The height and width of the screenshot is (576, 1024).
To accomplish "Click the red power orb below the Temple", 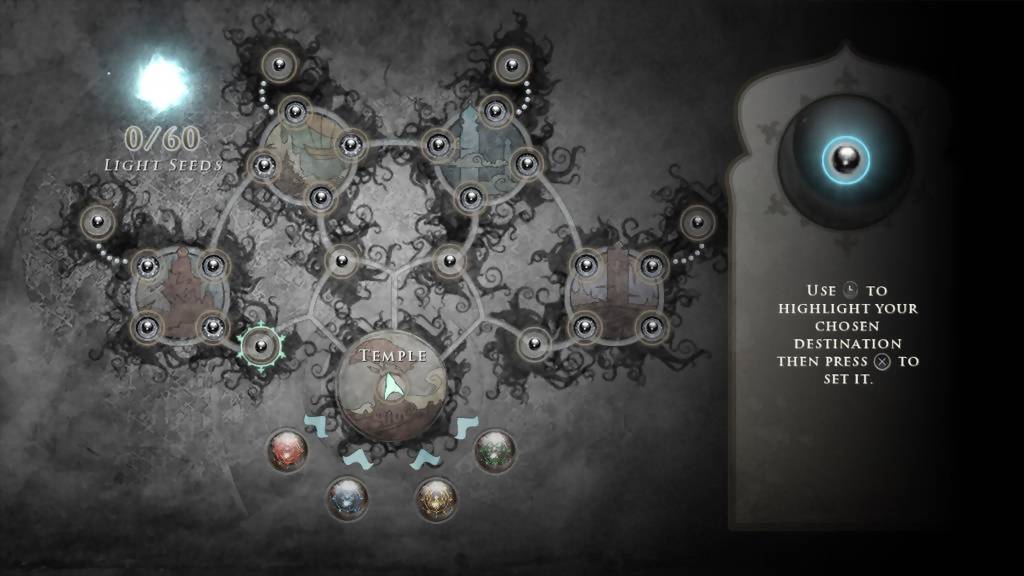I will [x=288, y=449].
